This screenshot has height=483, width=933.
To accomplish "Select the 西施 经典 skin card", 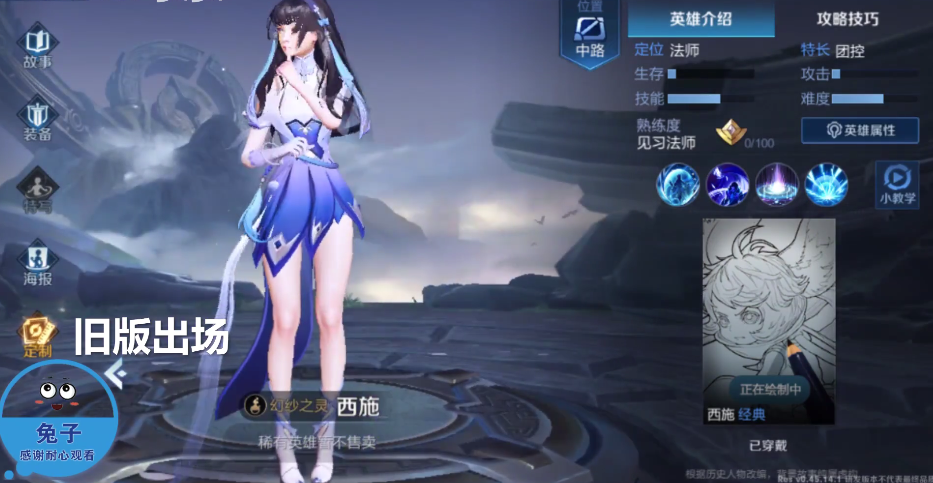I will pos(768,322).
